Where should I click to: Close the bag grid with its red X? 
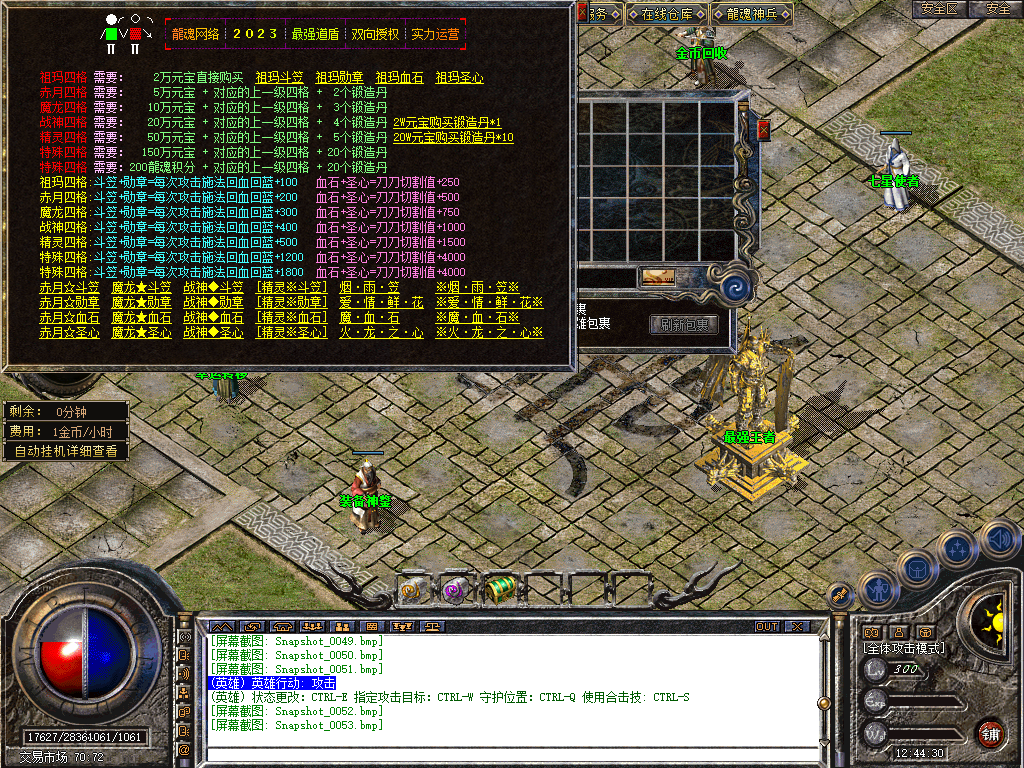[x=764, y=130]
